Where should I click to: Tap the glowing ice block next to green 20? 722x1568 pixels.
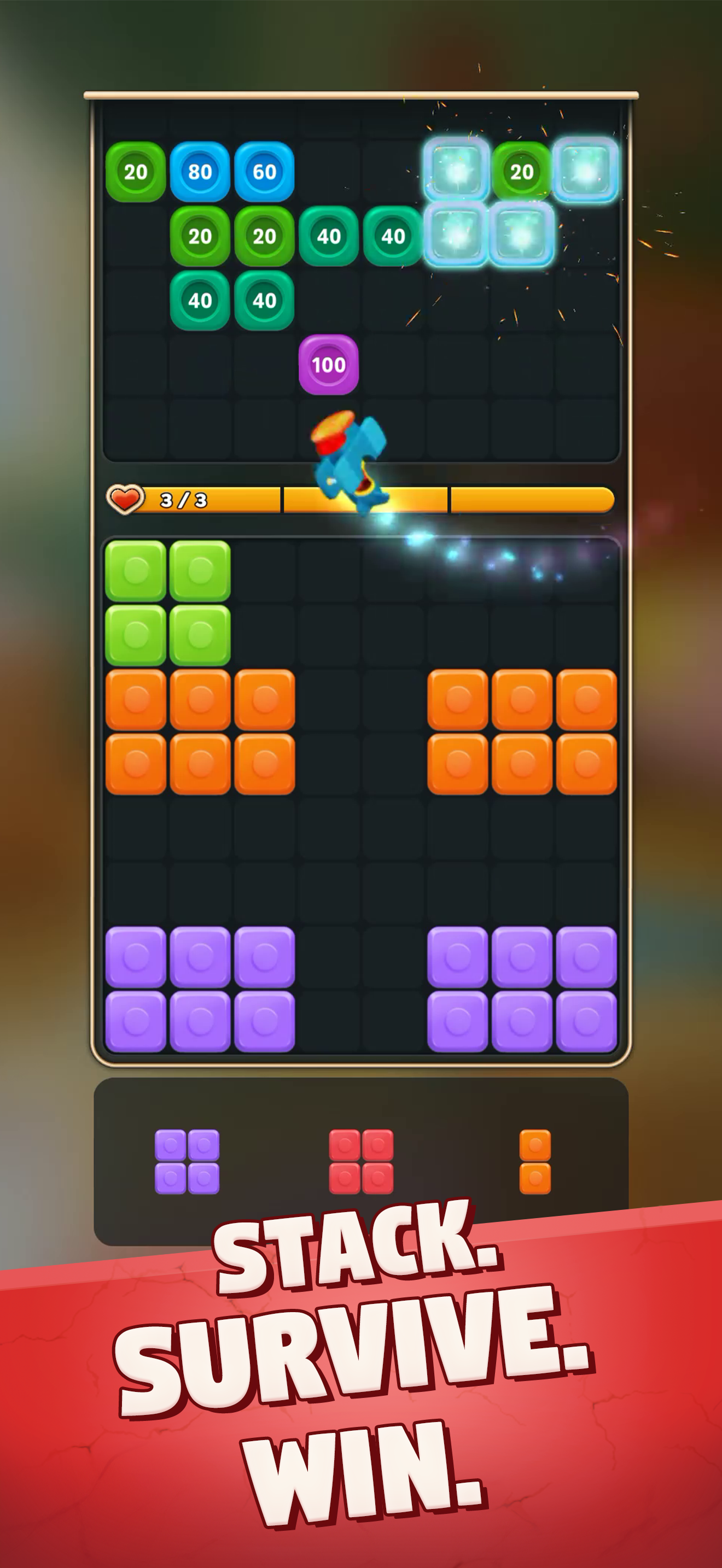point(457,172)
